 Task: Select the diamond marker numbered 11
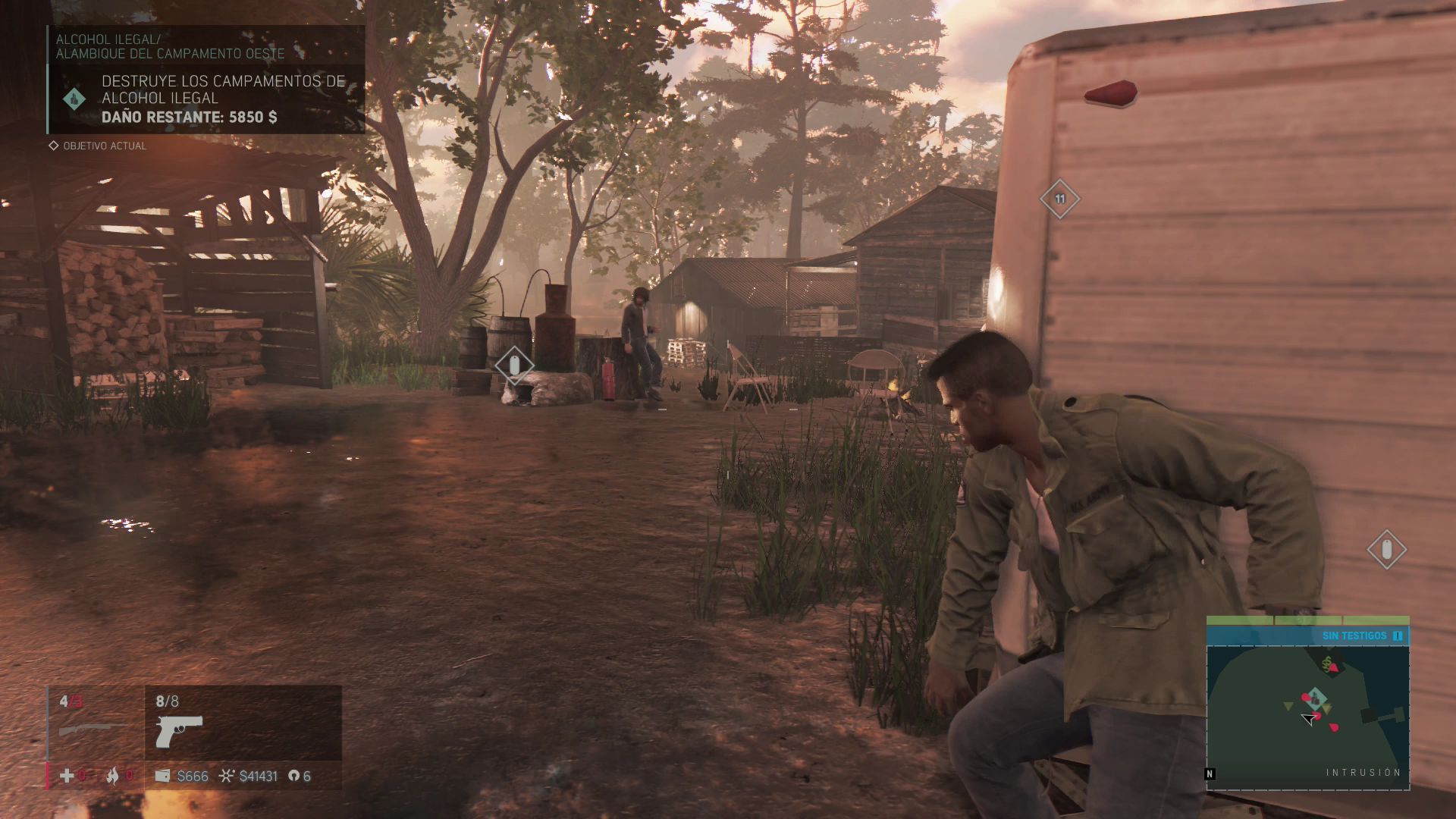[1059, 199]
